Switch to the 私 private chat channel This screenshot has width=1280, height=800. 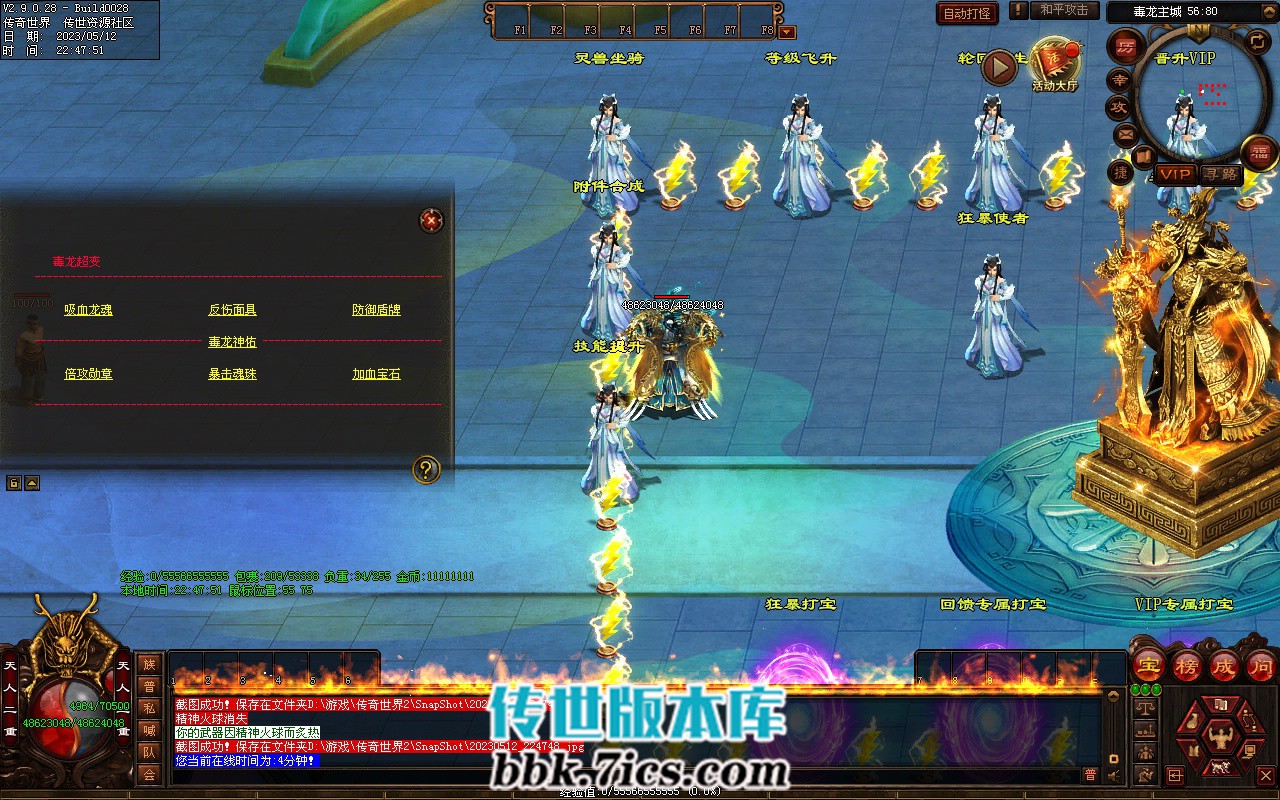[x=149, y=708]
